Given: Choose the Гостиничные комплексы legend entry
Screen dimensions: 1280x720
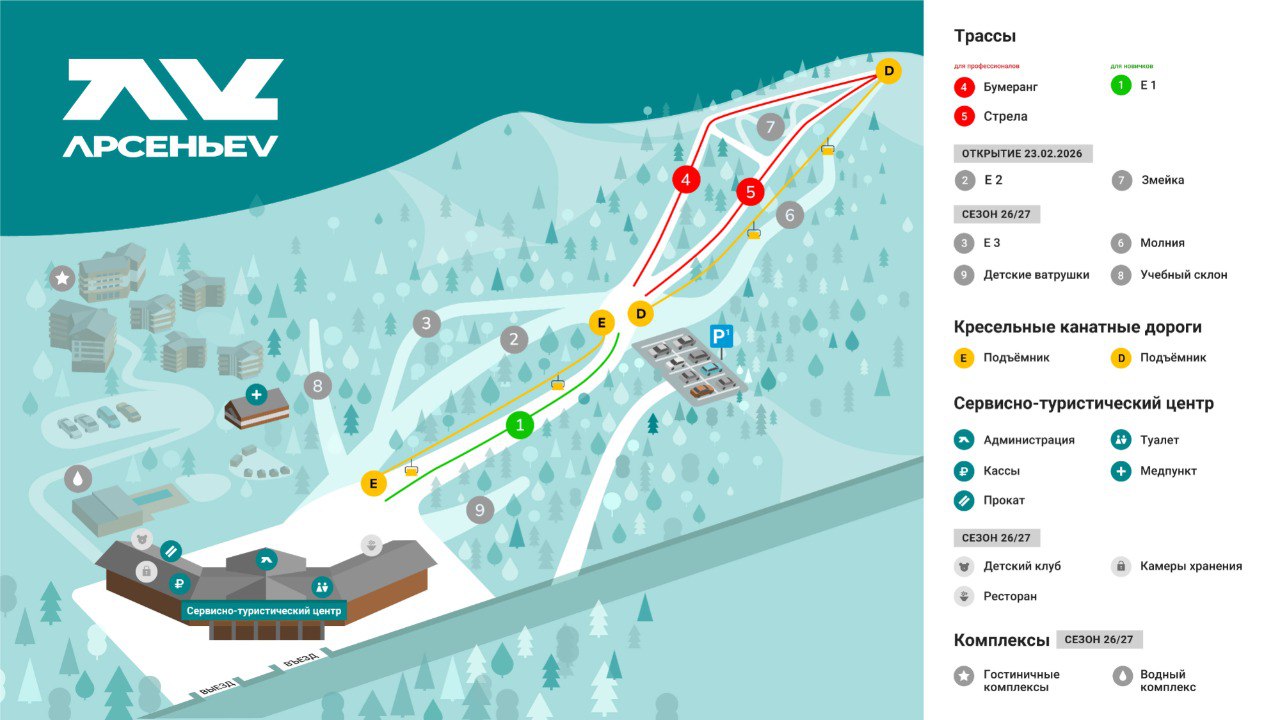Looking at the screenshot, I should [x=1007, y=680].
